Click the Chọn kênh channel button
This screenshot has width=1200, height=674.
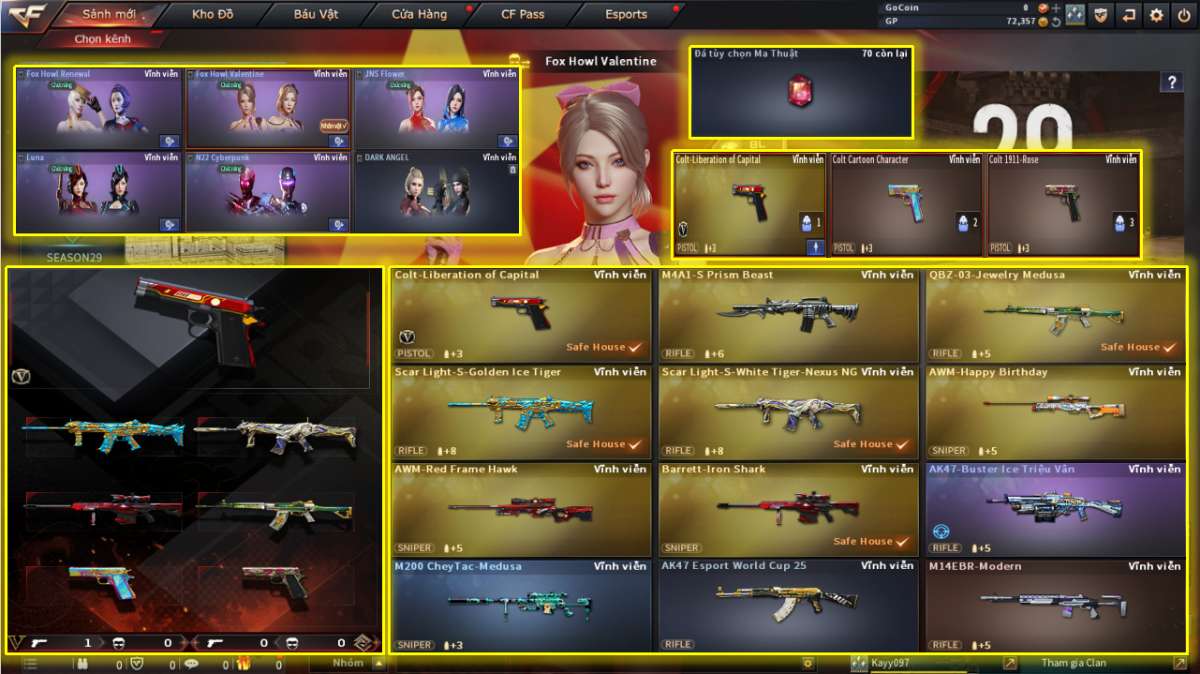pyautogui.click(x=102, y=39)
